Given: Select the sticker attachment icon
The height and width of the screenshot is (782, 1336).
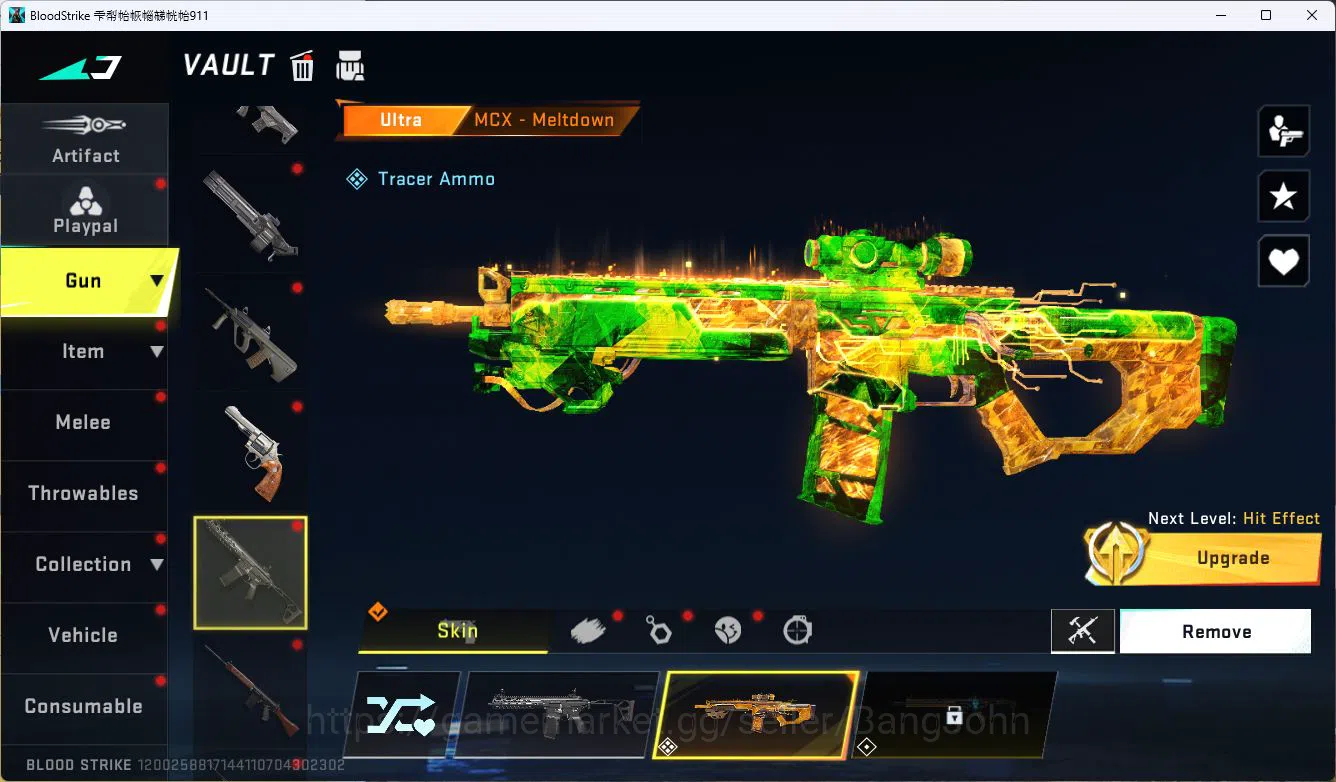Looking at the screenshot, I should click(728, 629).
